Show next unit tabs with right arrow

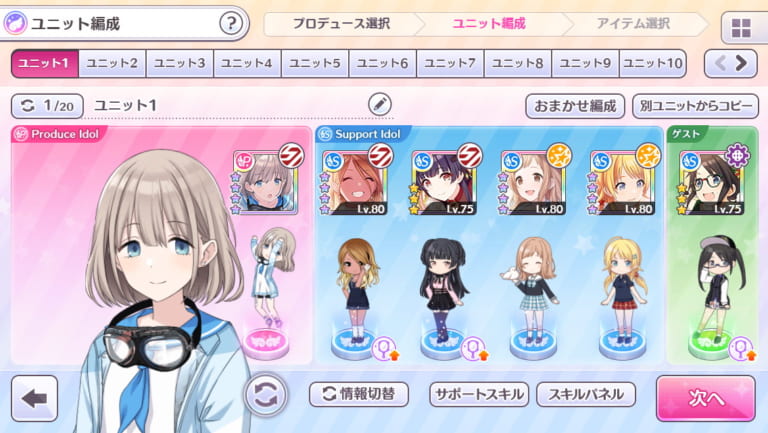742,64
